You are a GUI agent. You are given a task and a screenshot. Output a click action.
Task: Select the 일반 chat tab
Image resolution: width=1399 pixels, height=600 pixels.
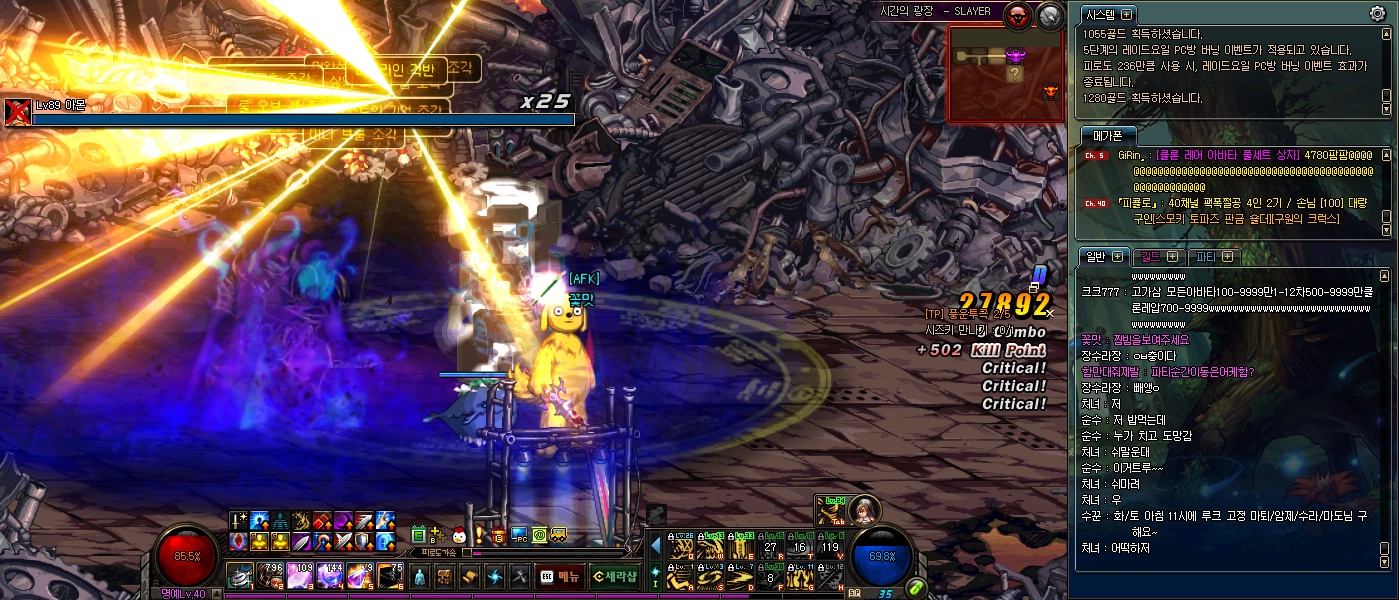tap(1105, 257)
